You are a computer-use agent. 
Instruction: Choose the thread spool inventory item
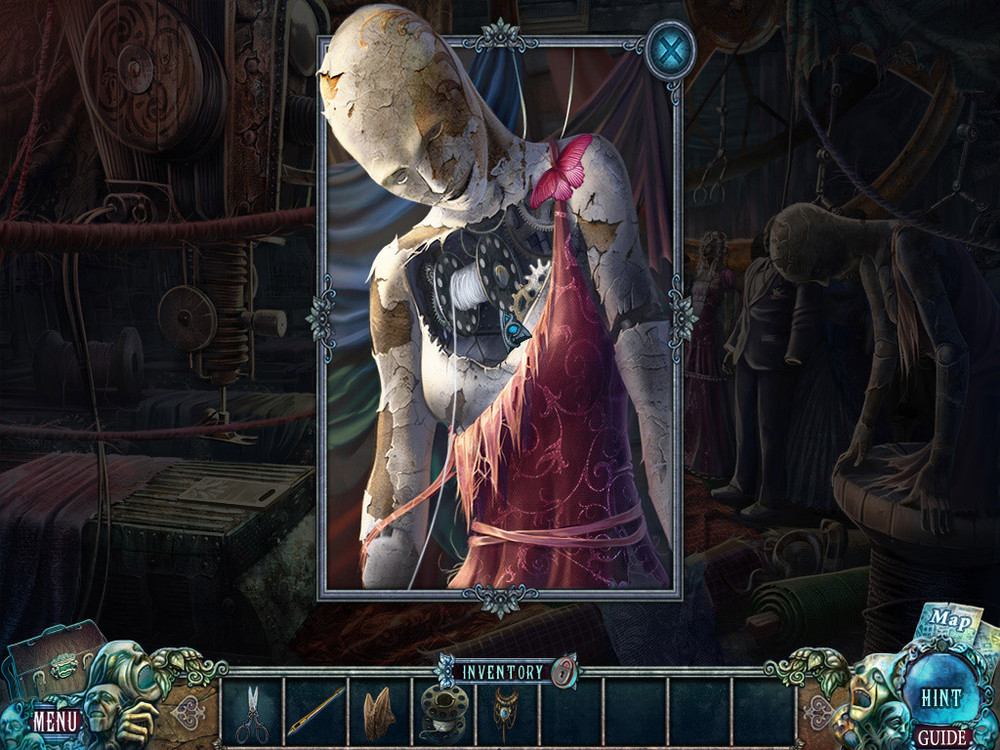click(443, 711)
